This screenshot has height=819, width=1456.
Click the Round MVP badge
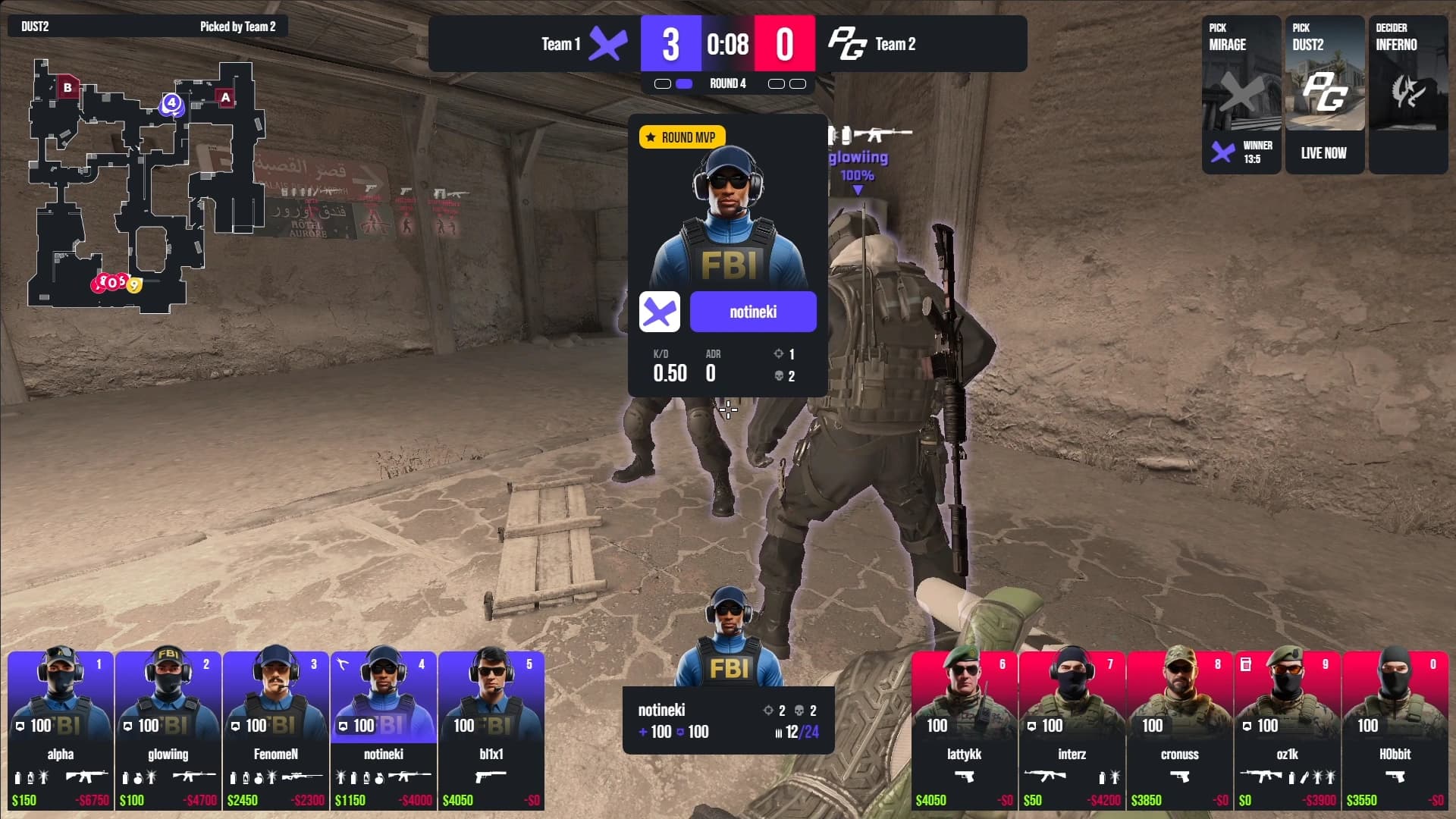(682, 137)
